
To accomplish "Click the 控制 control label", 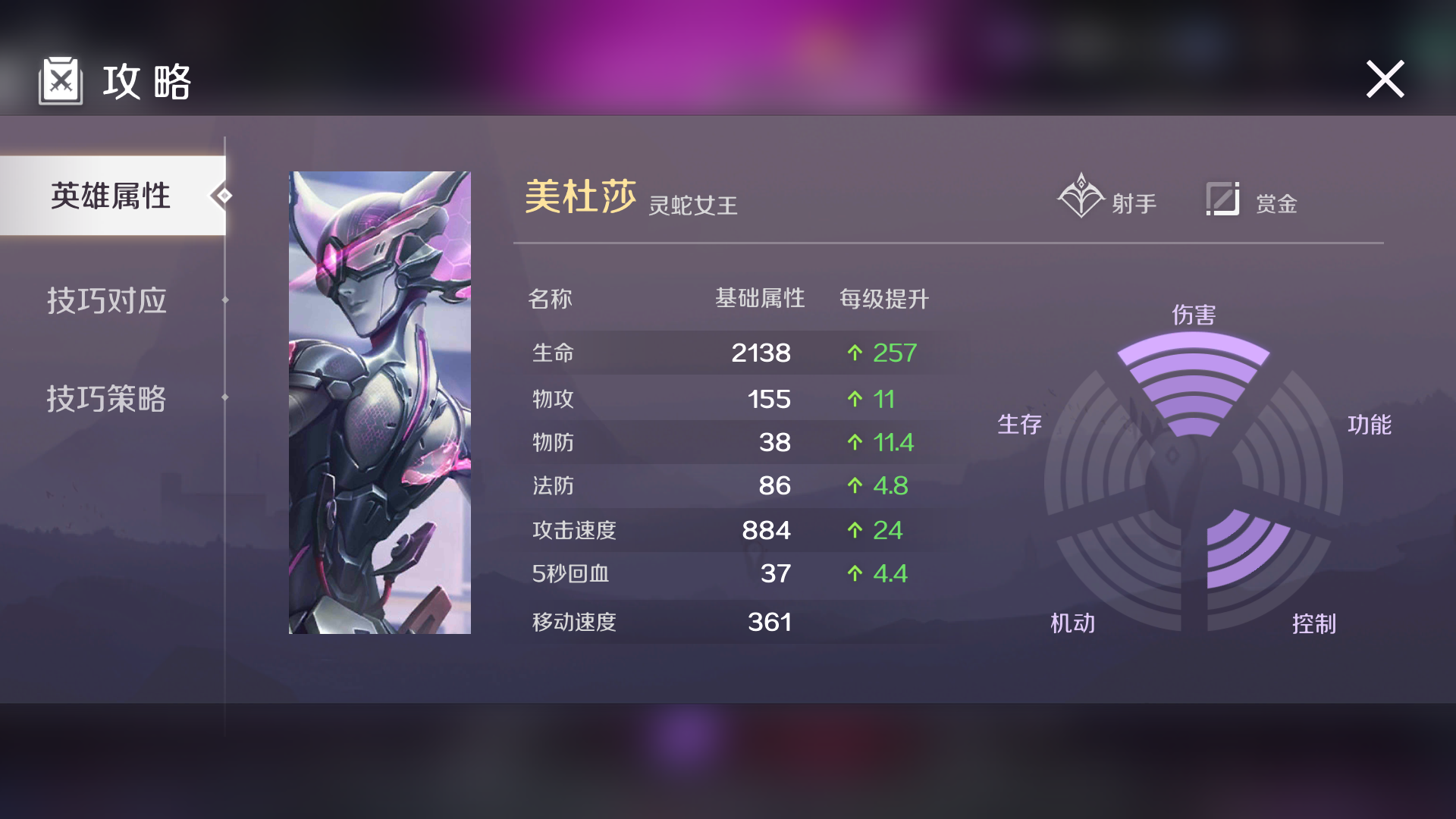I will pos(1316,623).
